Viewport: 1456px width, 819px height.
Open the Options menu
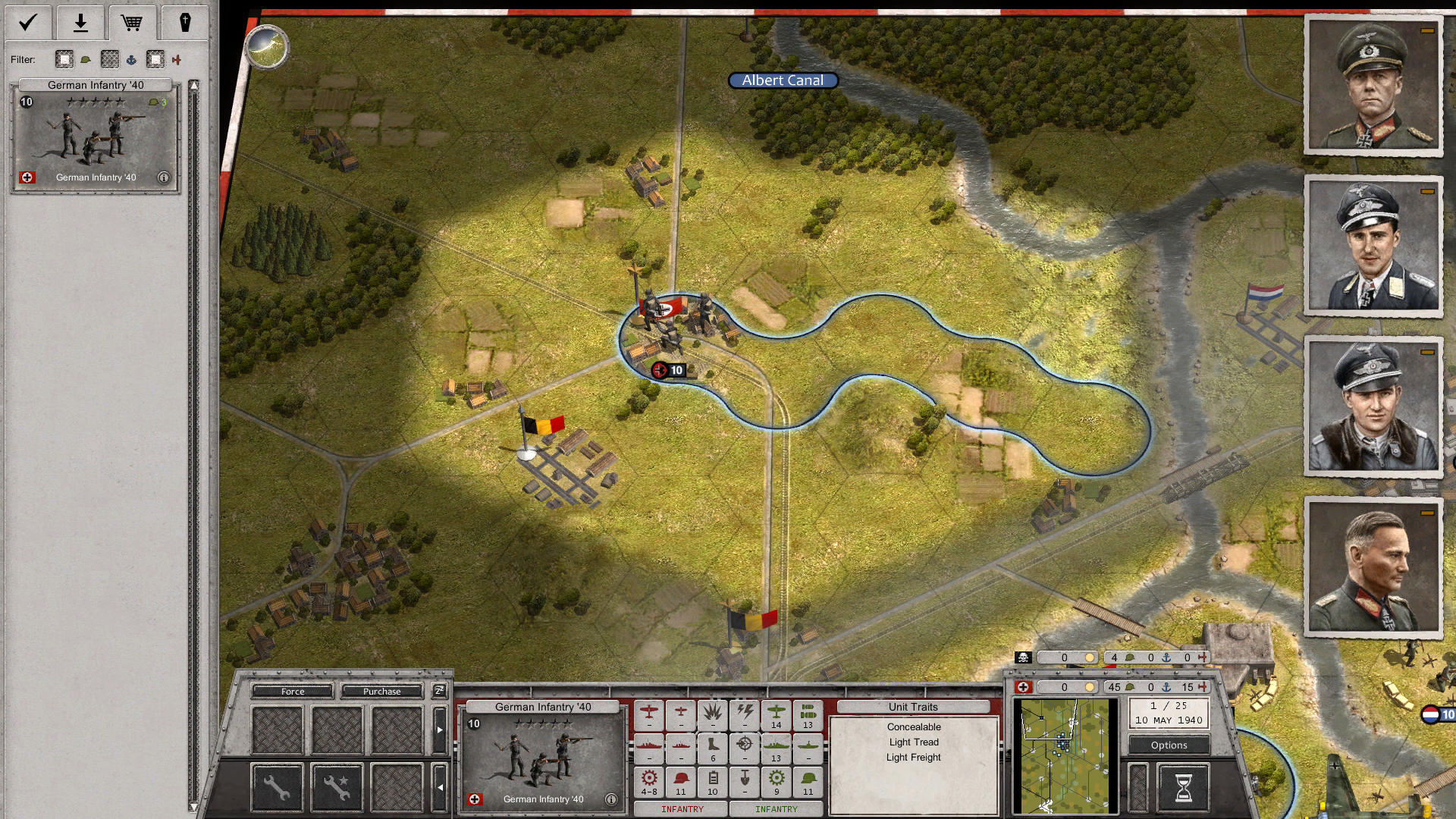click(1168, 745)
